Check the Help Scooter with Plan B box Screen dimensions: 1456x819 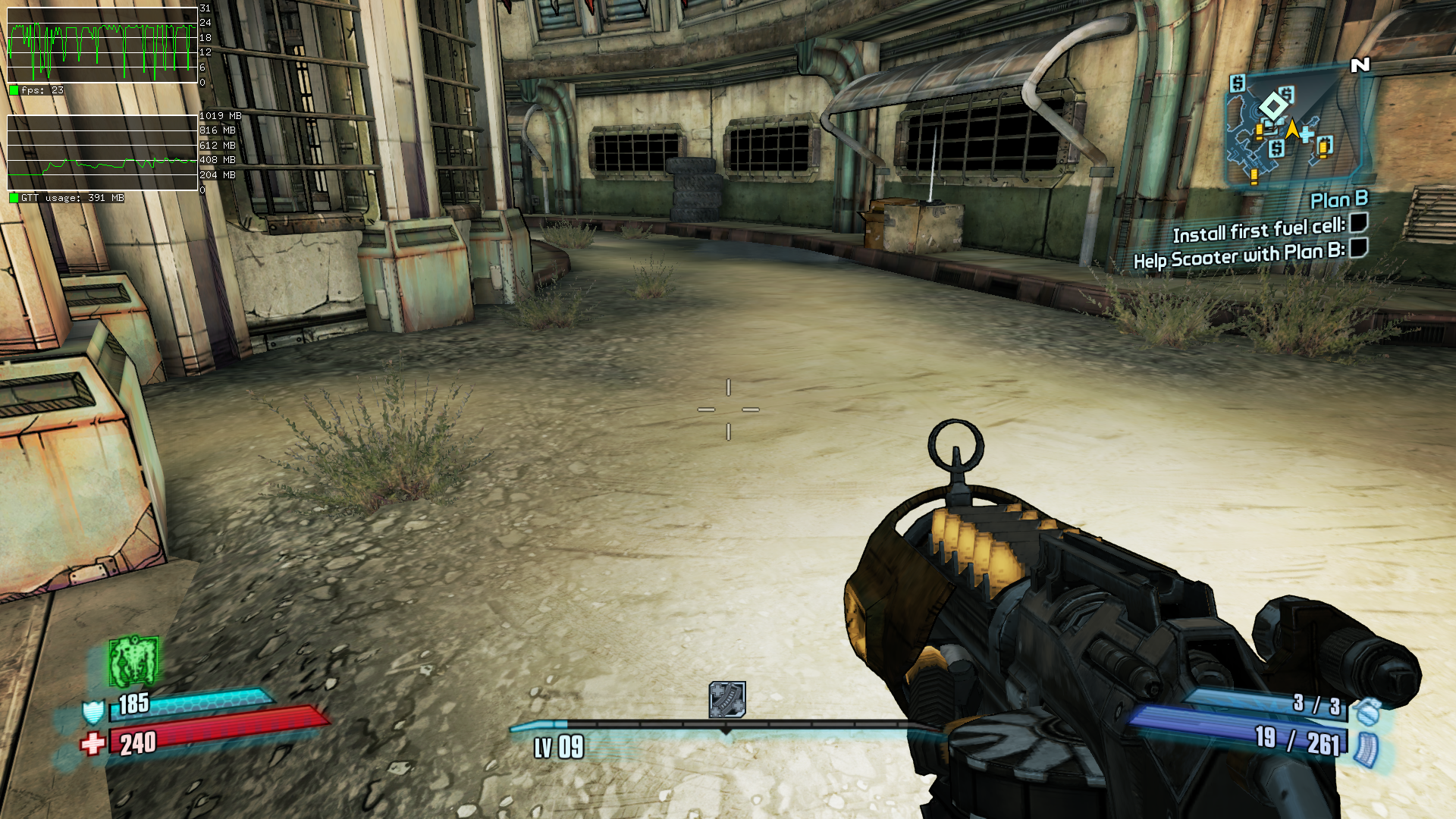pyautogui.click(x=1358, y=248)
